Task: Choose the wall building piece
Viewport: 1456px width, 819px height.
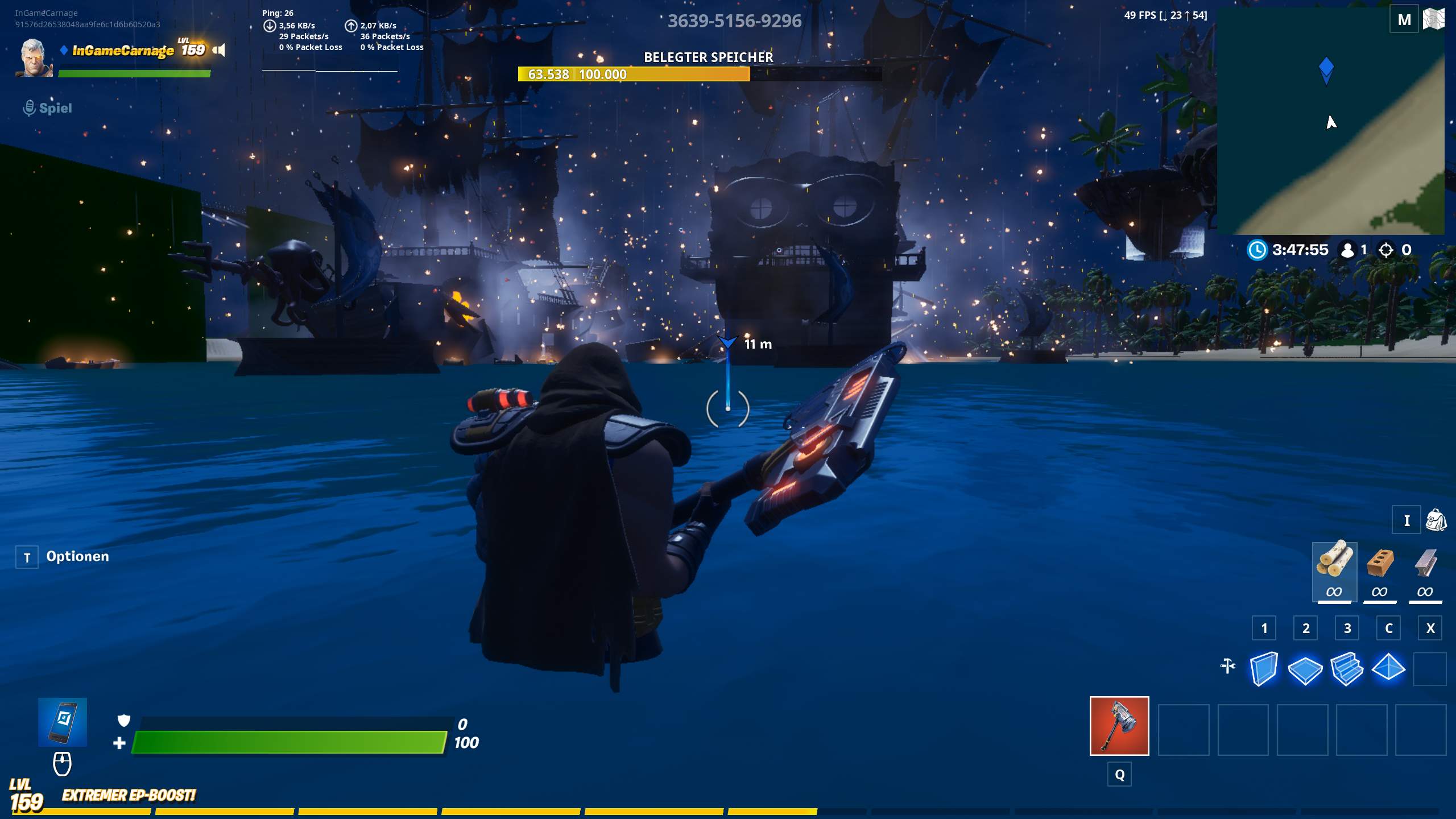Action: [1264, 669]
